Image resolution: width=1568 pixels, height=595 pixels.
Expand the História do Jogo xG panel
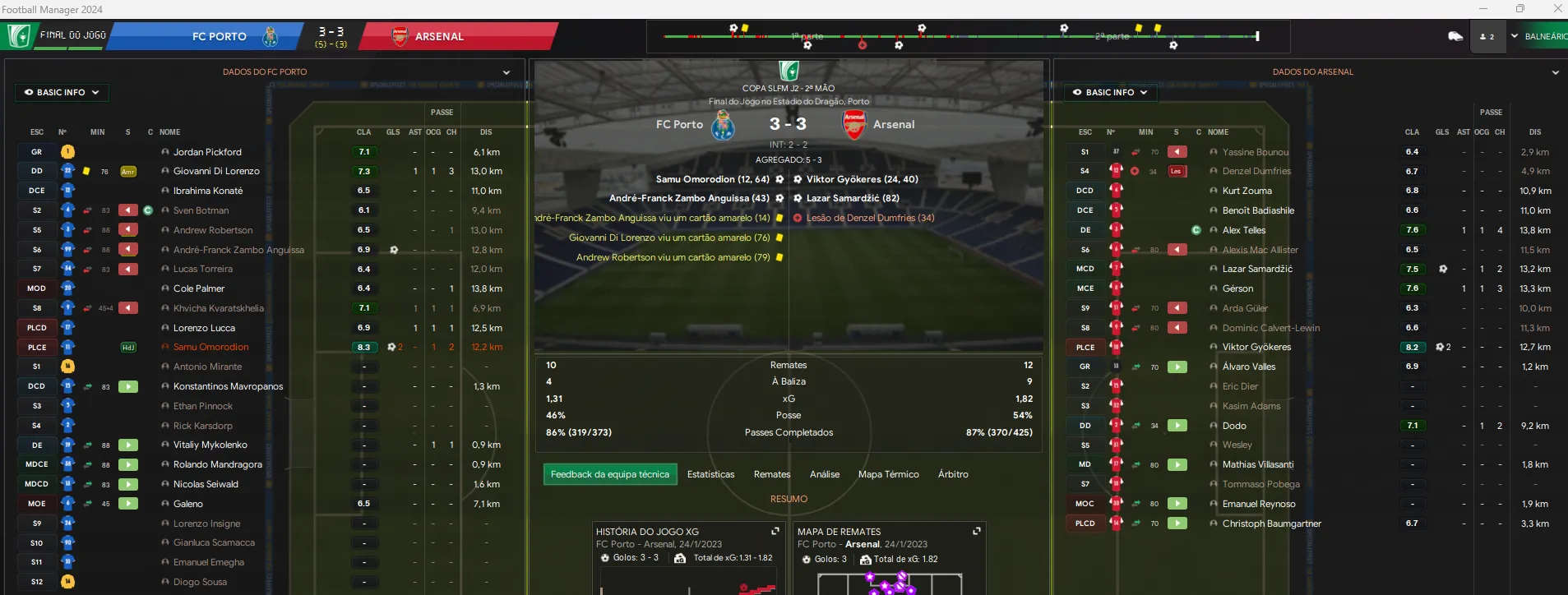[775, 531]
